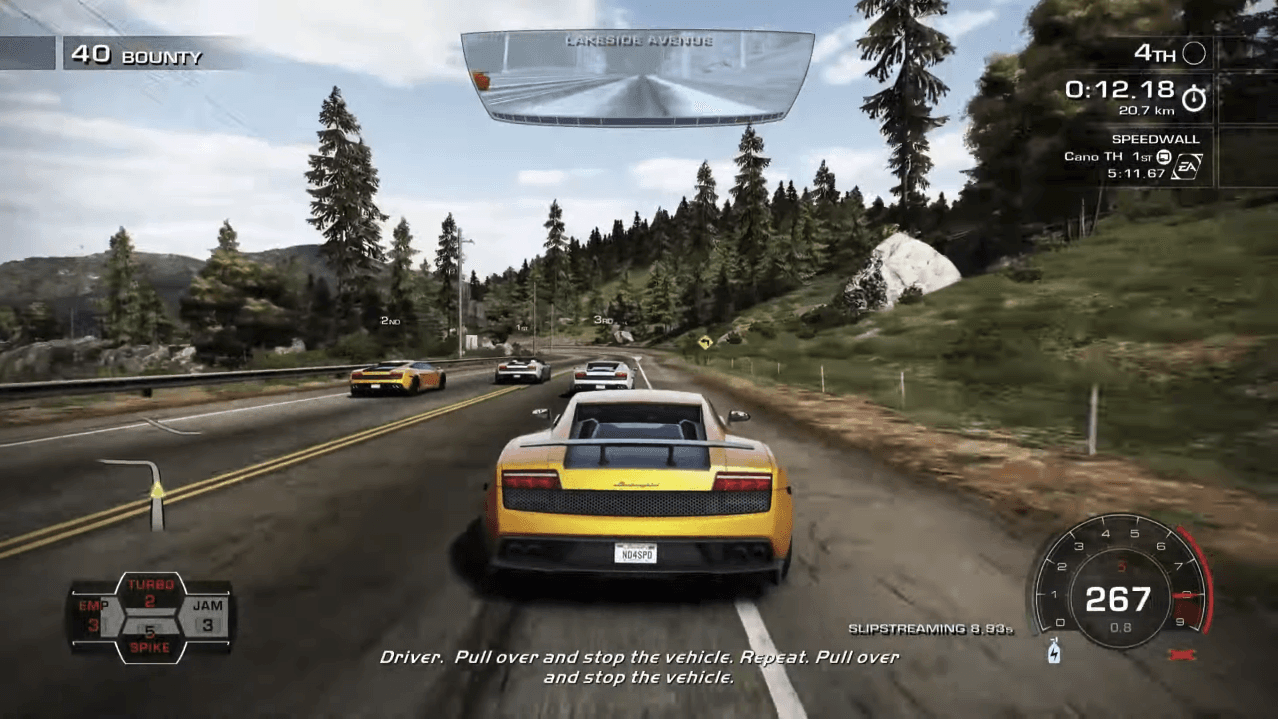
Task: Deploy the Spike strip slot
Action: (150, 640)
